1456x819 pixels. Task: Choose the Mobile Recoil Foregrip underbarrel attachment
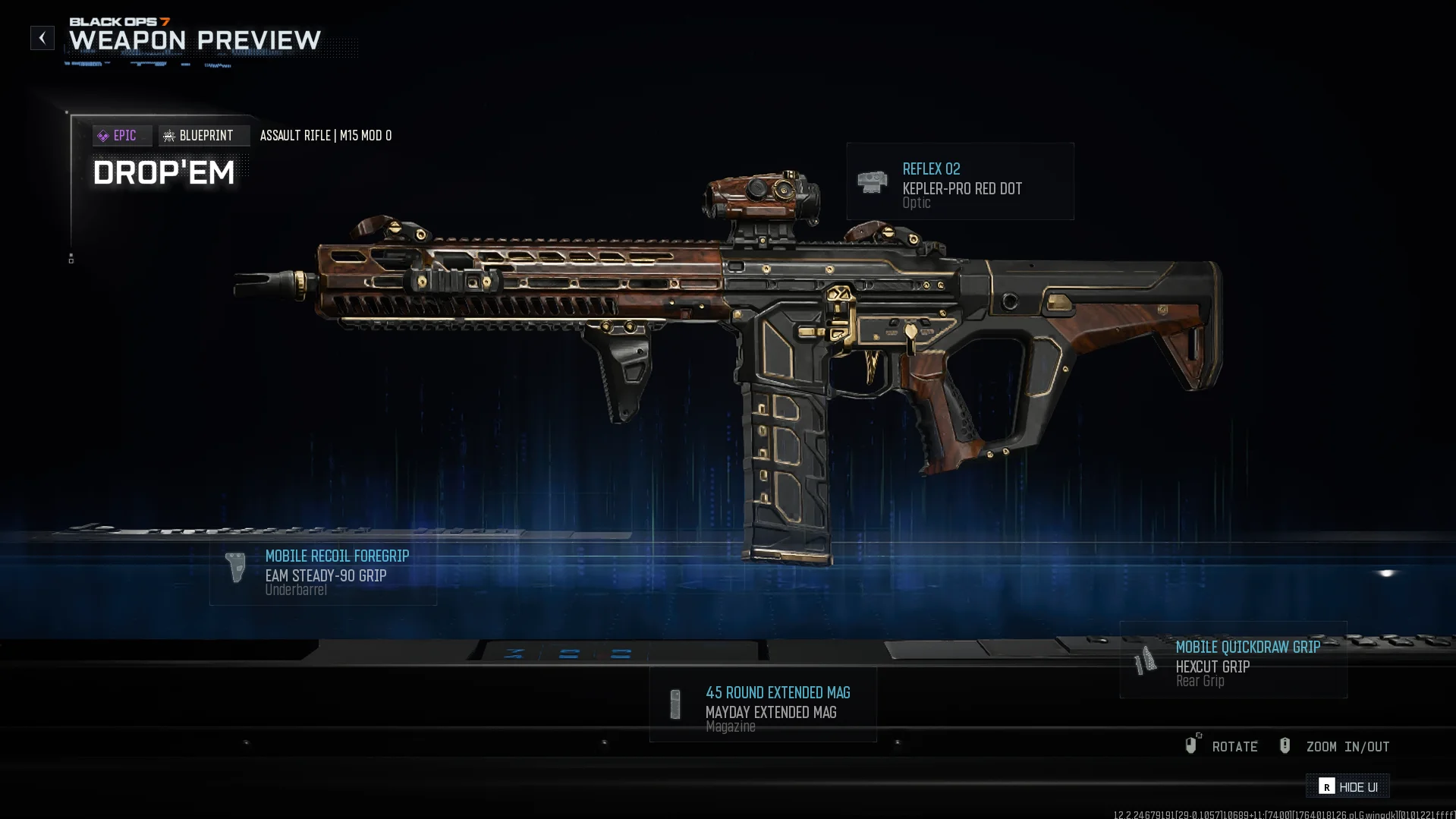(x=323, y=571)
